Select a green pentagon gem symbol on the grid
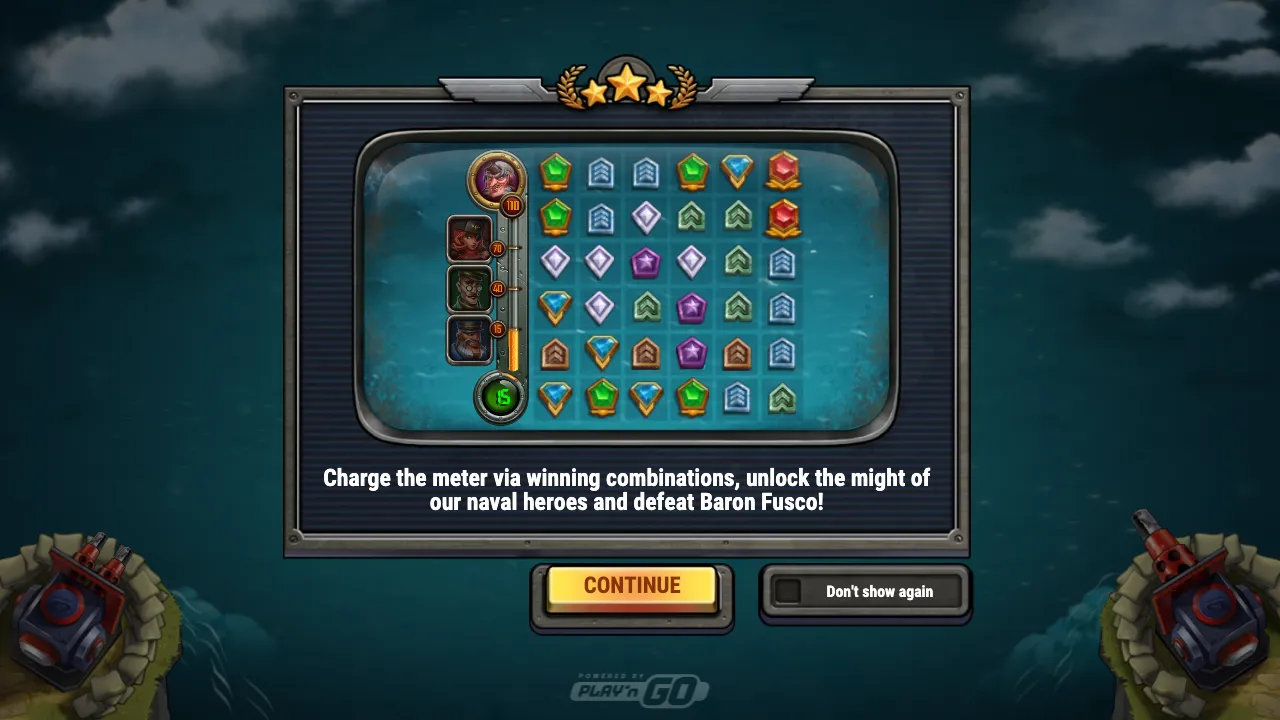The height and width of the screenshot is (720, 1280). point(556,170)
